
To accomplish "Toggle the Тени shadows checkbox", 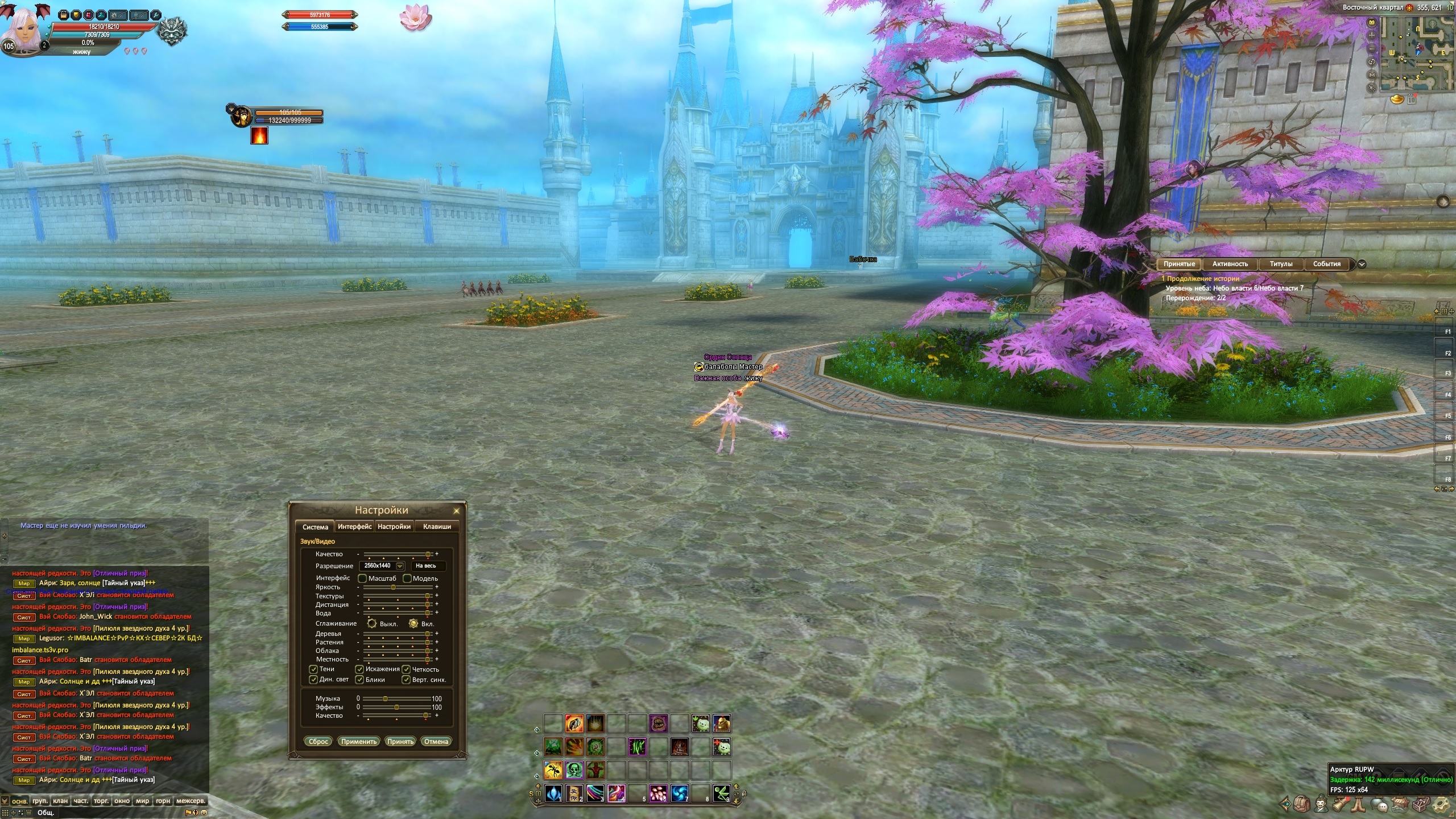I will pyautogui.click(x=313, y=669).
